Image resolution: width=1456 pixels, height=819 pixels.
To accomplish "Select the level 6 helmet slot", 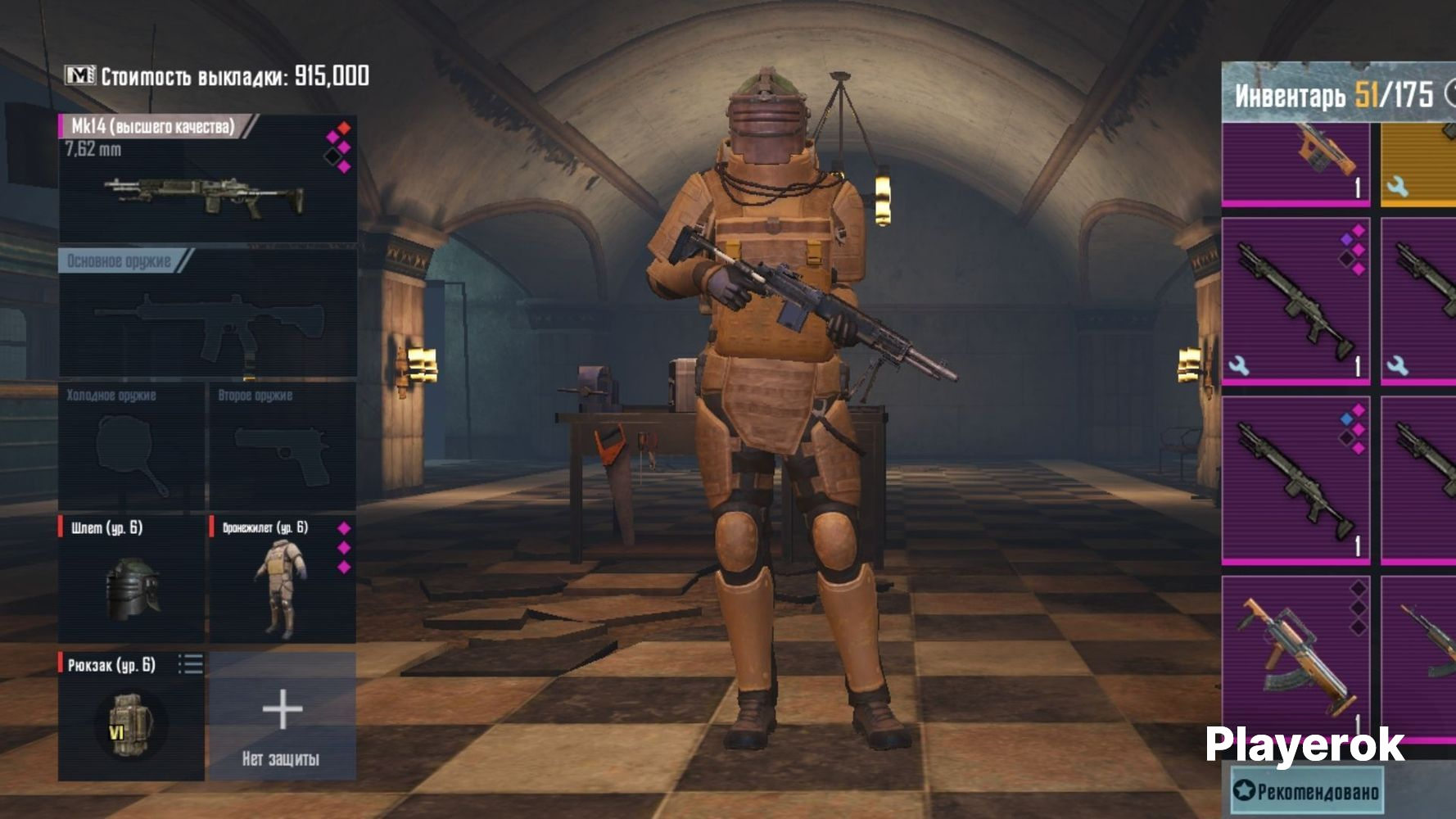I will (131, 579).
